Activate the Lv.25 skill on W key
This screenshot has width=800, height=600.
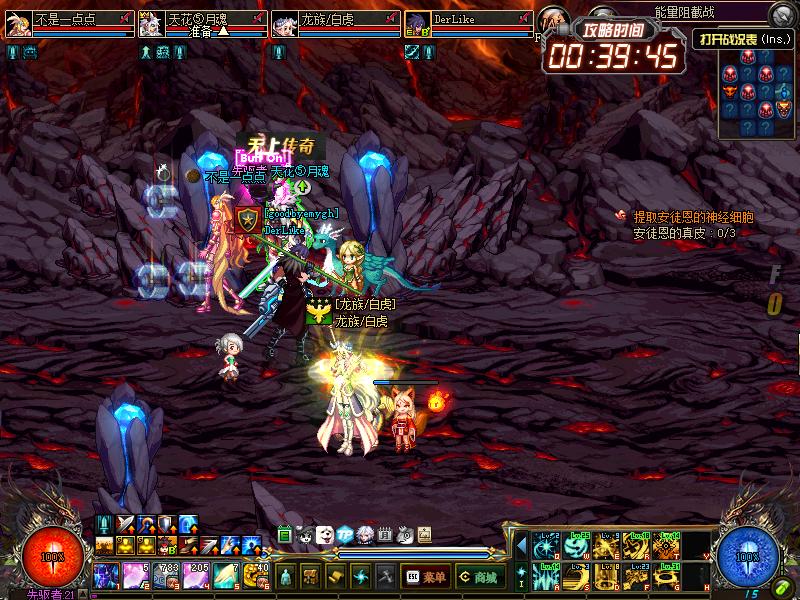[x=577, y=546]
